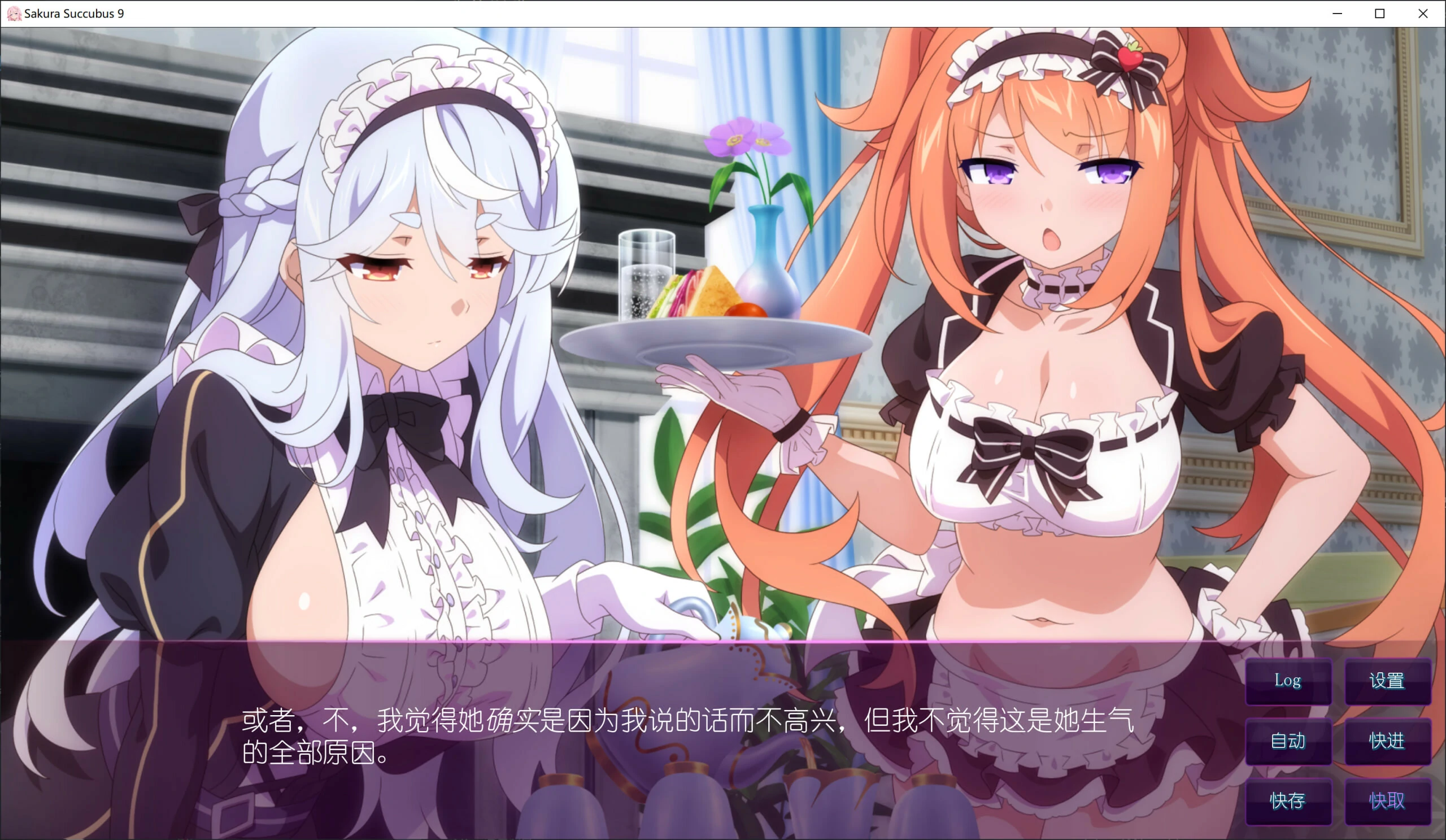The height and width of the screenshot is (840, 1446).
Task: Maximize the game window
Action: [1379, 13]
